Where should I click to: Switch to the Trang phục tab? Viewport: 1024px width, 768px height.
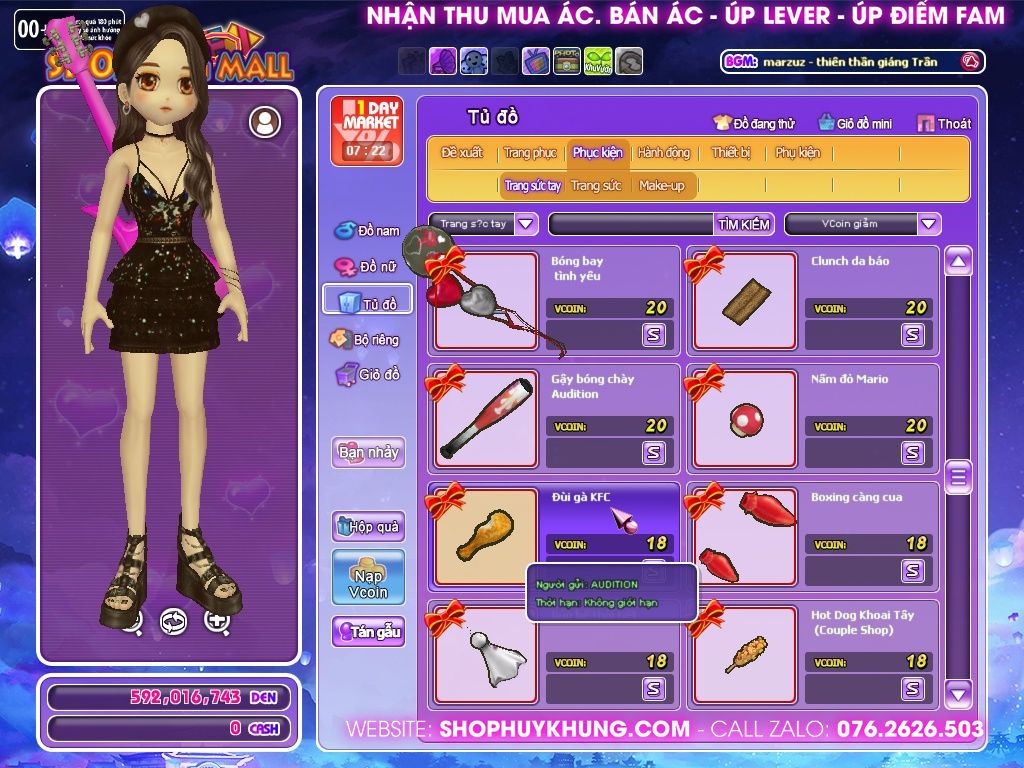point(530,153)
